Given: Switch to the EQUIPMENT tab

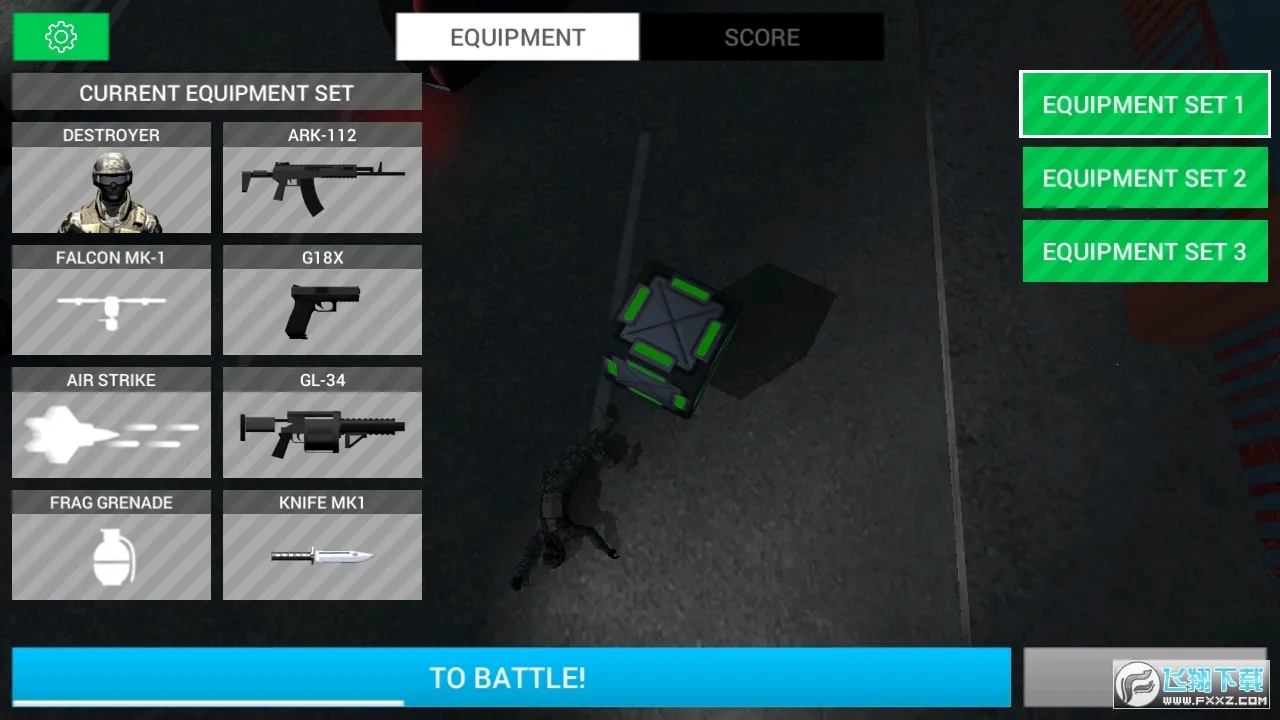Looking at the screenshot, I should [517, 37].
